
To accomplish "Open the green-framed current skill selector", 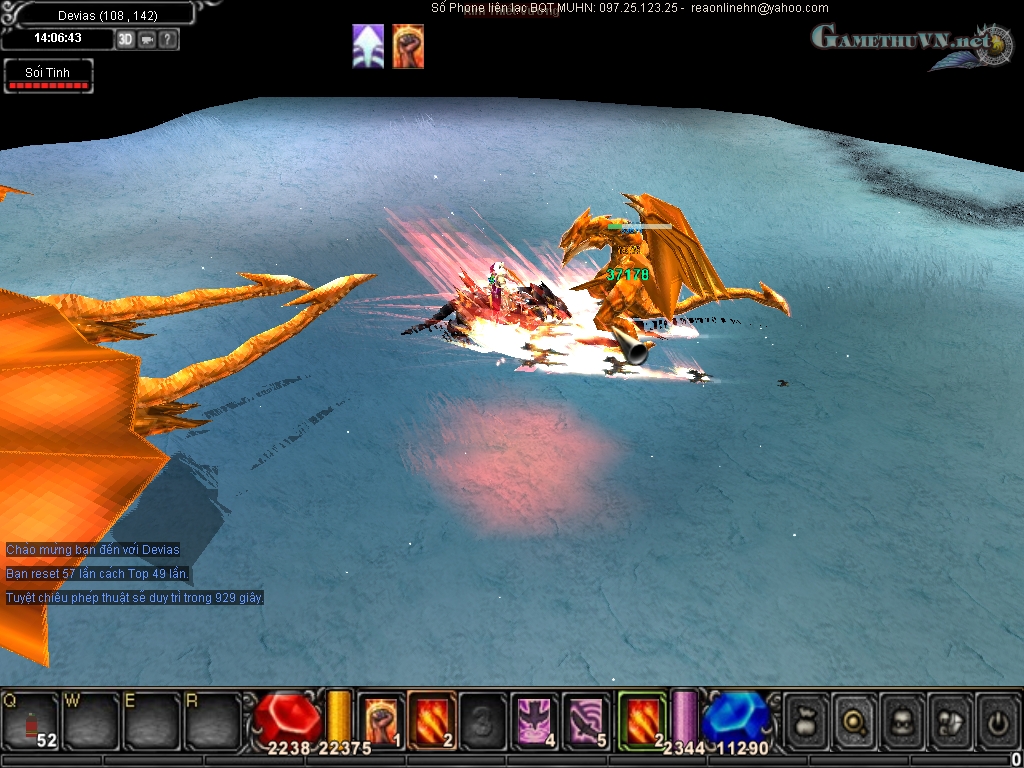I will click(642, 719).
